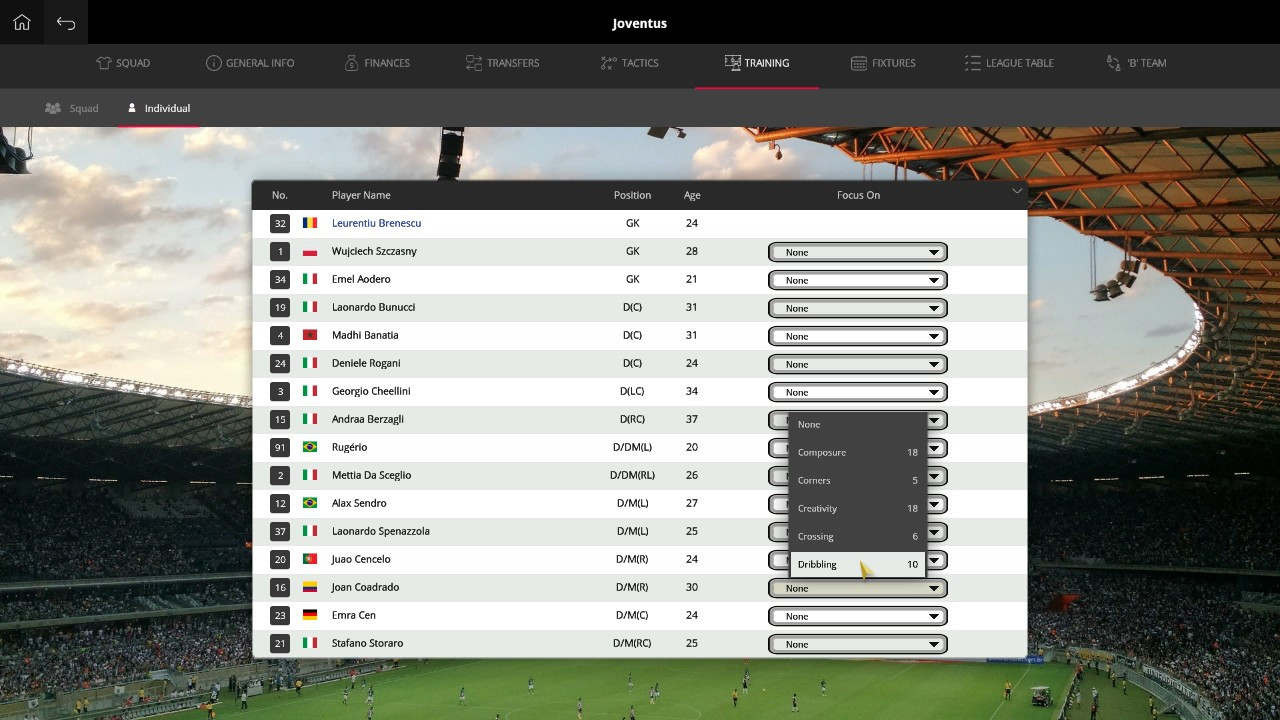Collapse the player list via the chevron
Viewport: 1280px width, 720px height.
click(1017, 191)
